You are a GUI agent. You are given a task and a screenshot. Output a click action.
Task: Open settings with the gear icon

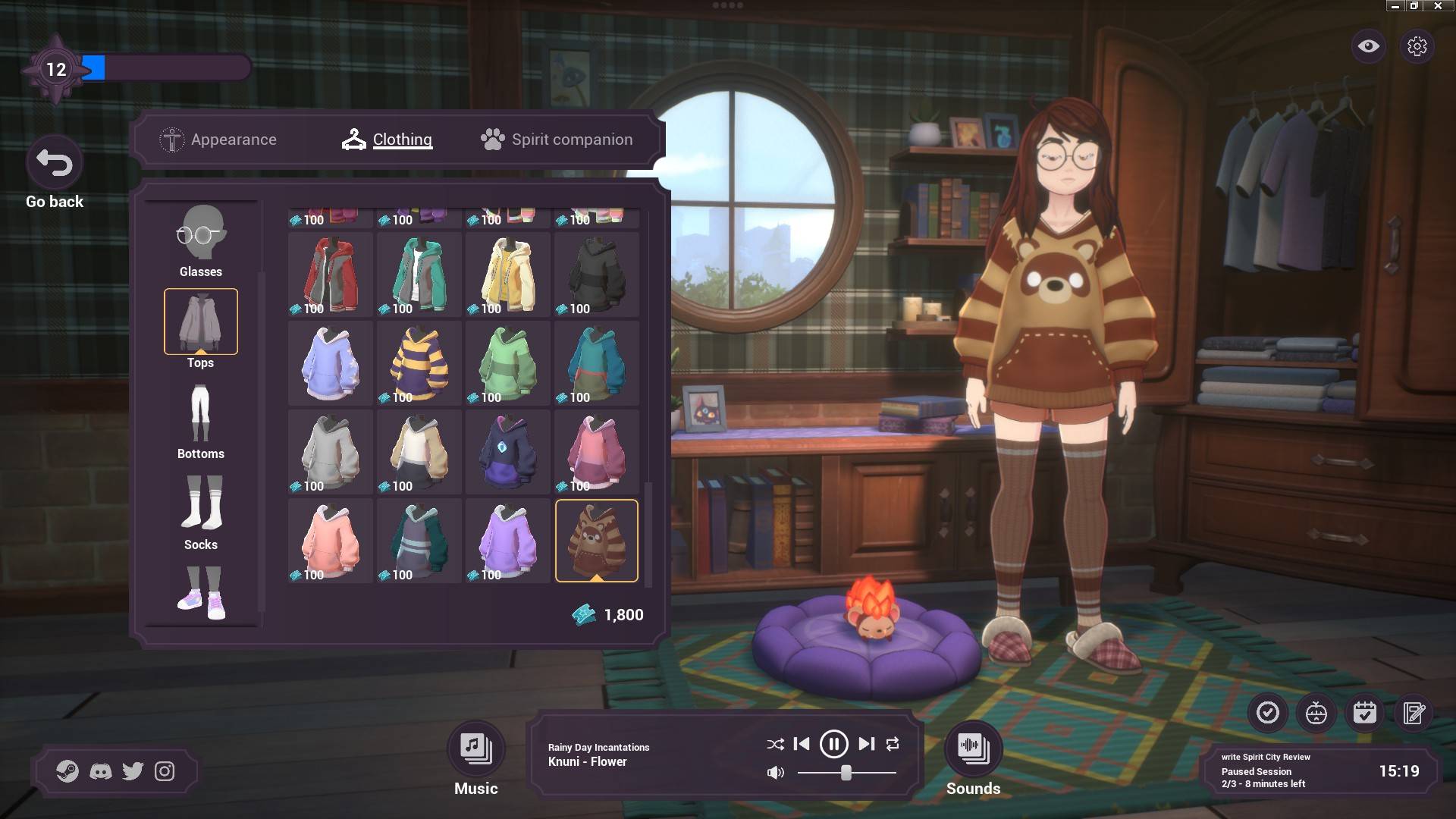point(1417,46)
